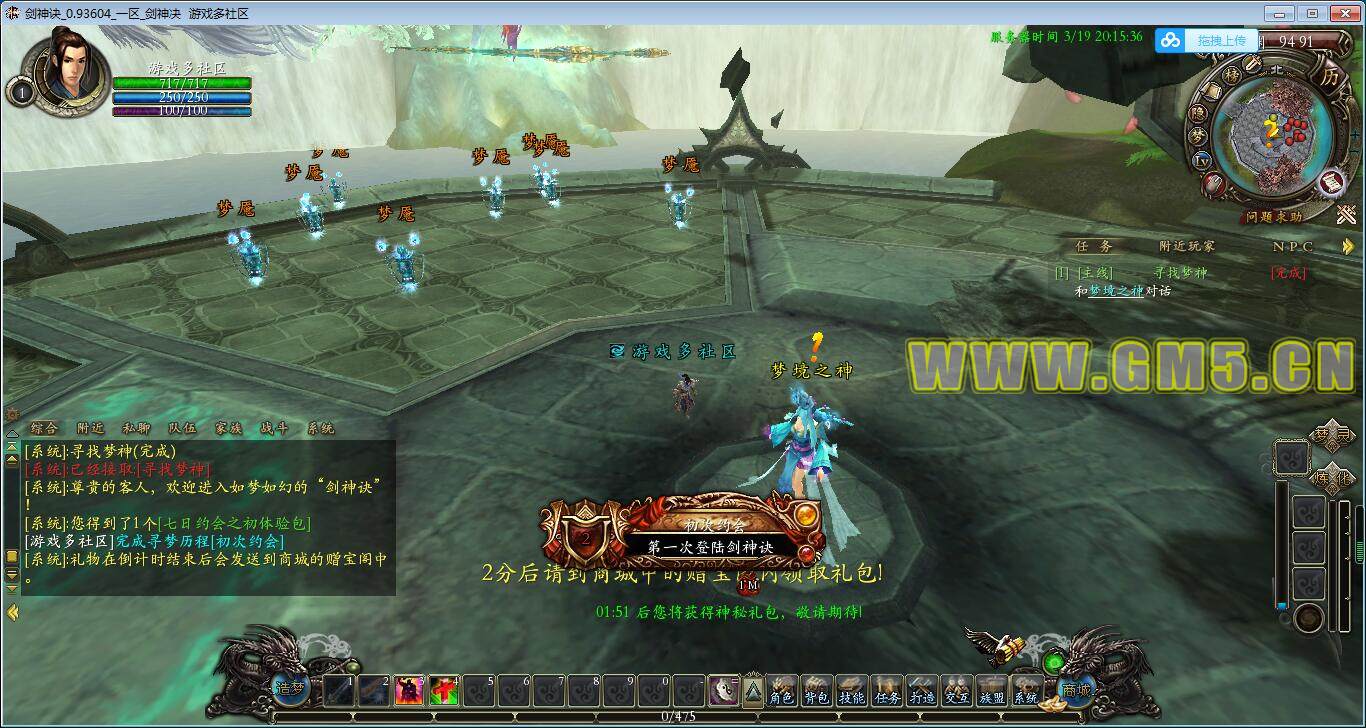1366x728 pixels.
Task: Open the 技能 skills window
Action: (852, 692)
